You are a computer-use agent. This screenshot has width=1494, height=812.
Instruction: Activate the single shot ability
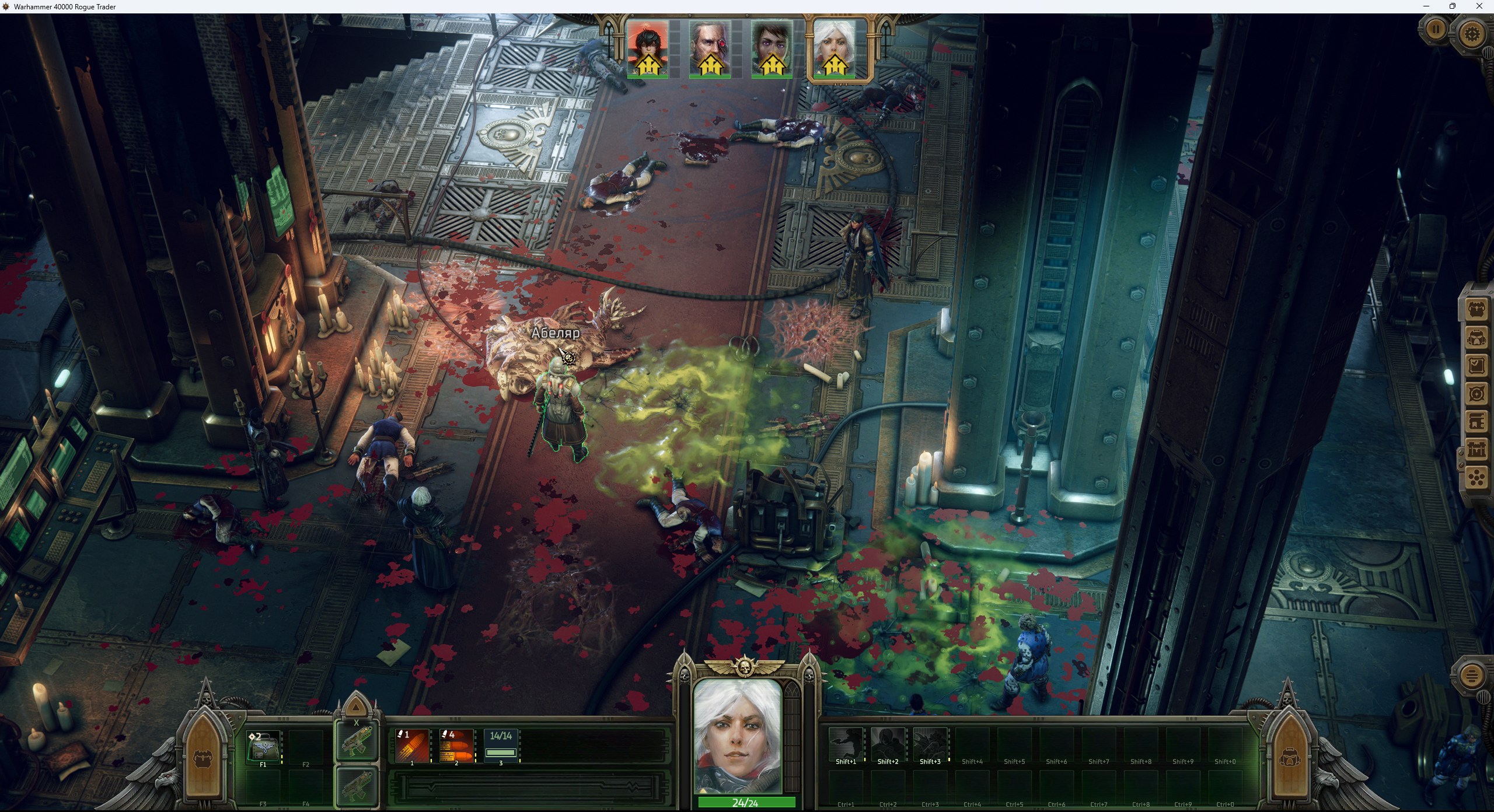click(412, 746)
